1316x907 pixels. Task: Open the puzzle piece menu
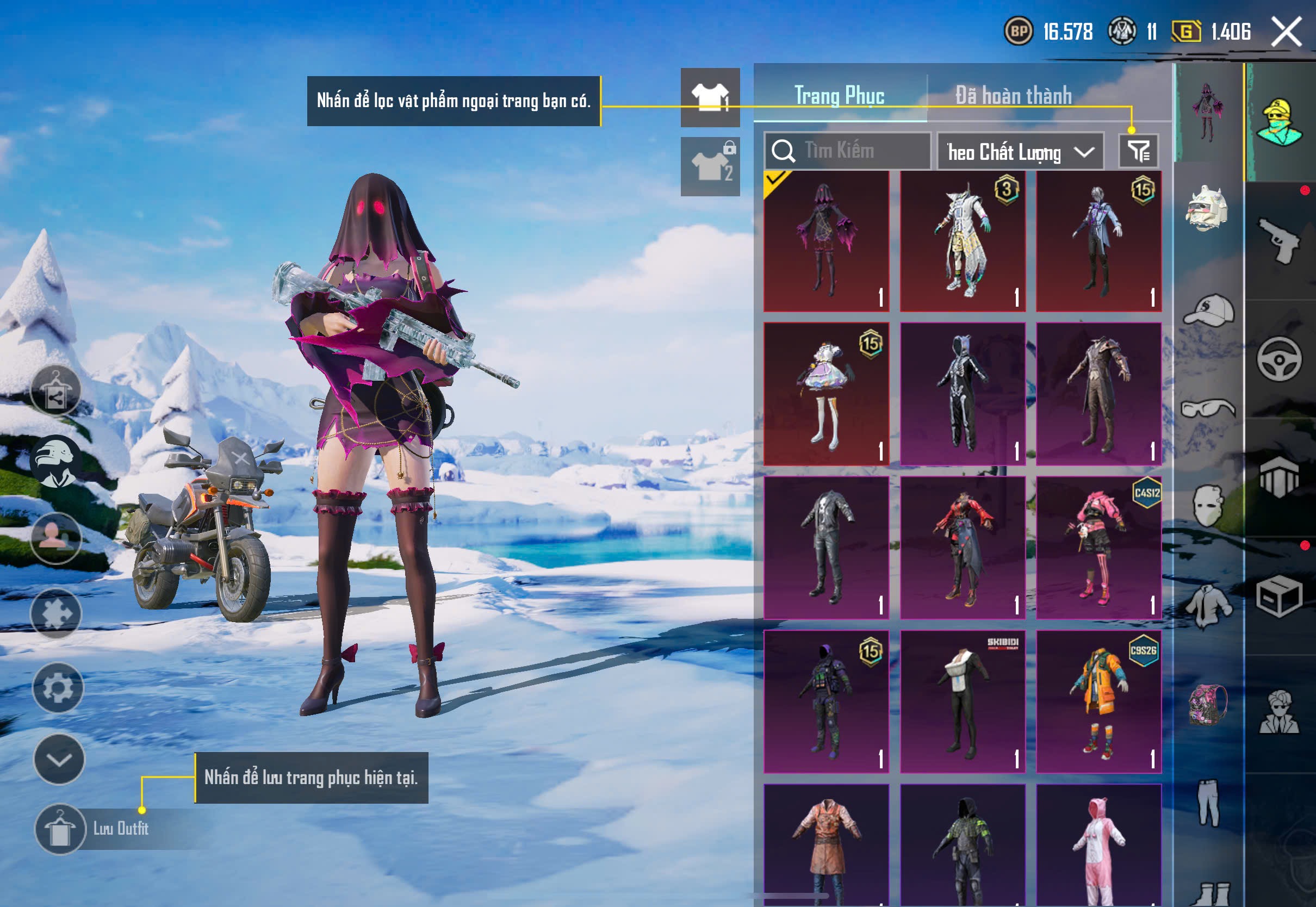[x=56, y=613]
